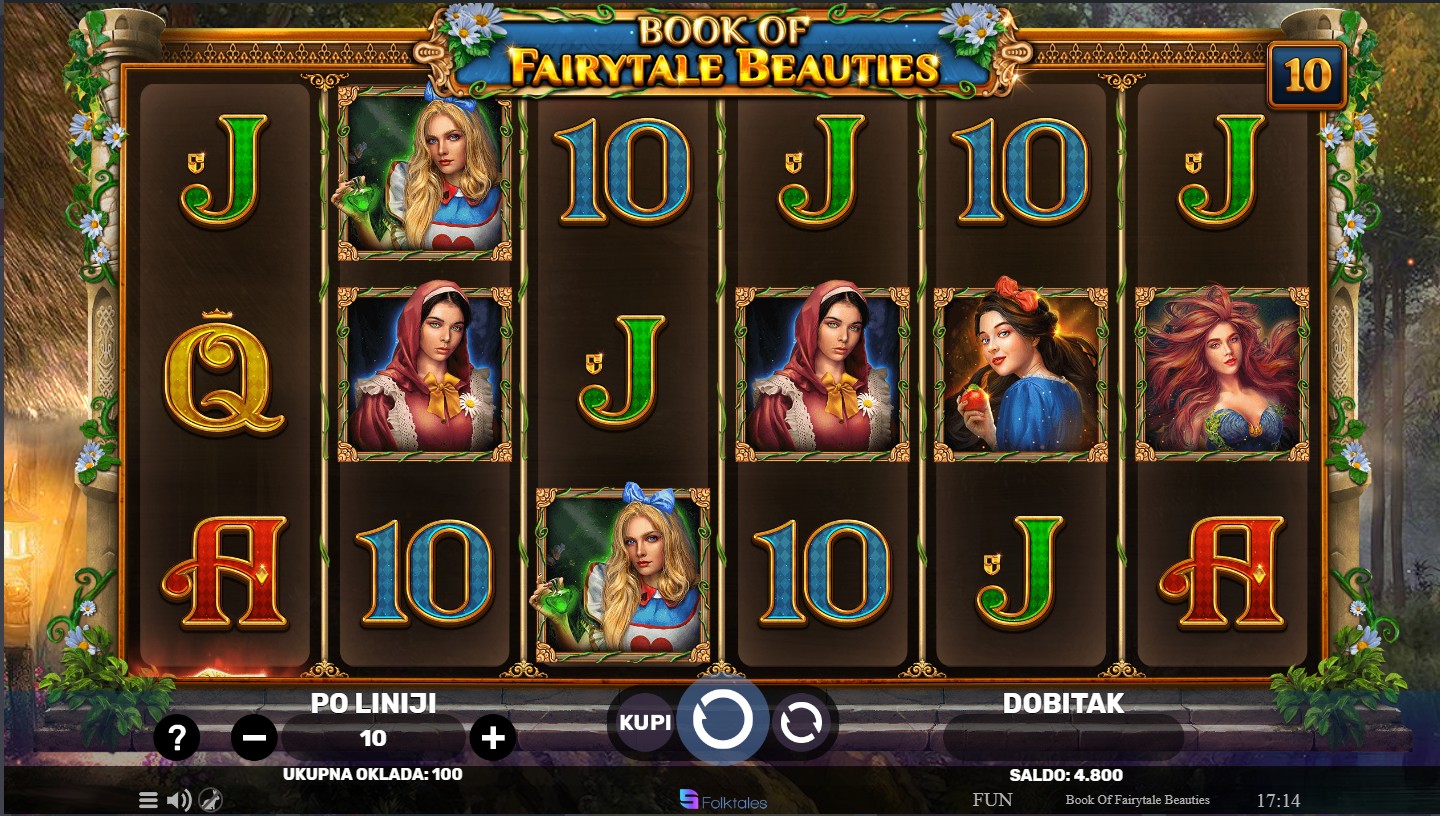Screen dimensions: 1440x816
Task: Open the hamburger menu icon
Action: click(148, 800)
